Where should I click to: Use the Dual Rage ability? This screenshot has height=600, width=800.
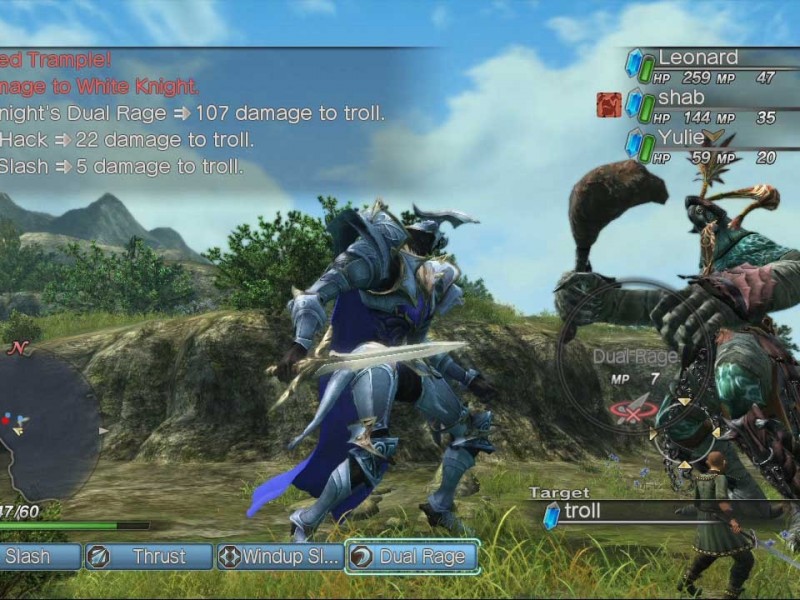(x=411, y=556)
